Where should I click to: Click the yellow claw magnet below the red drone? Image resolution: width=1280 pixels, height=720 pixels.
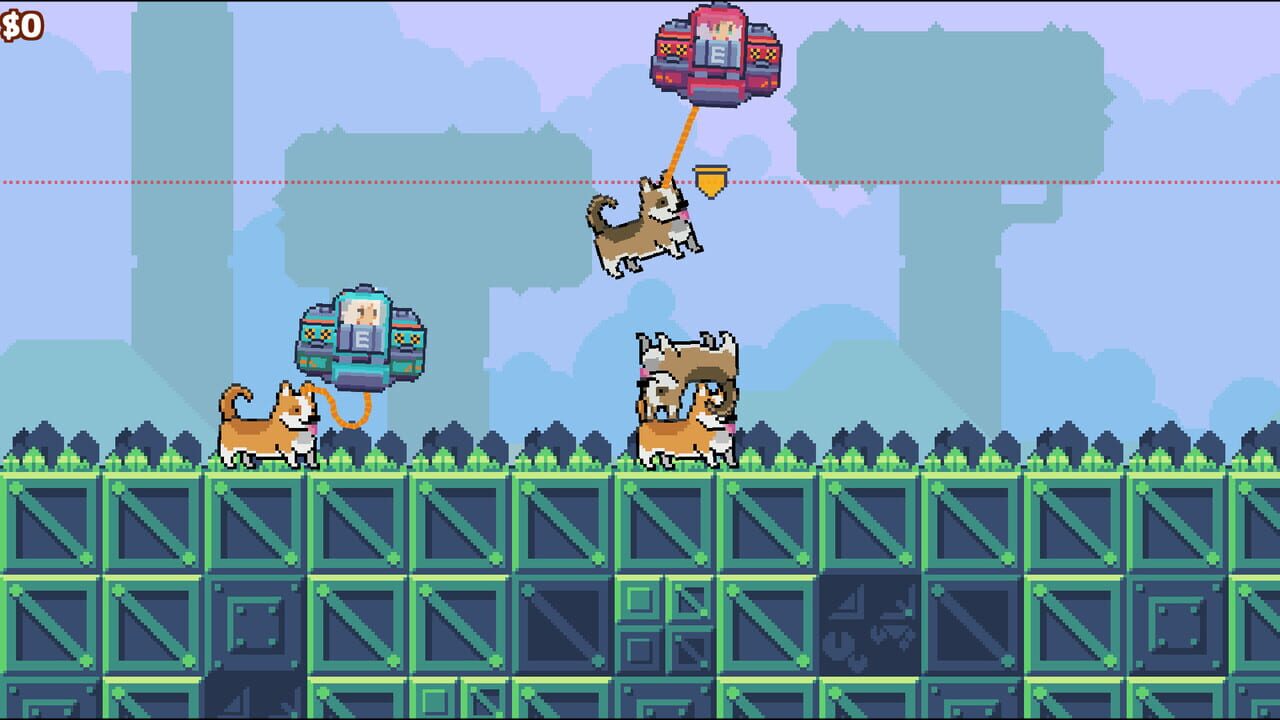coord(711,182)
